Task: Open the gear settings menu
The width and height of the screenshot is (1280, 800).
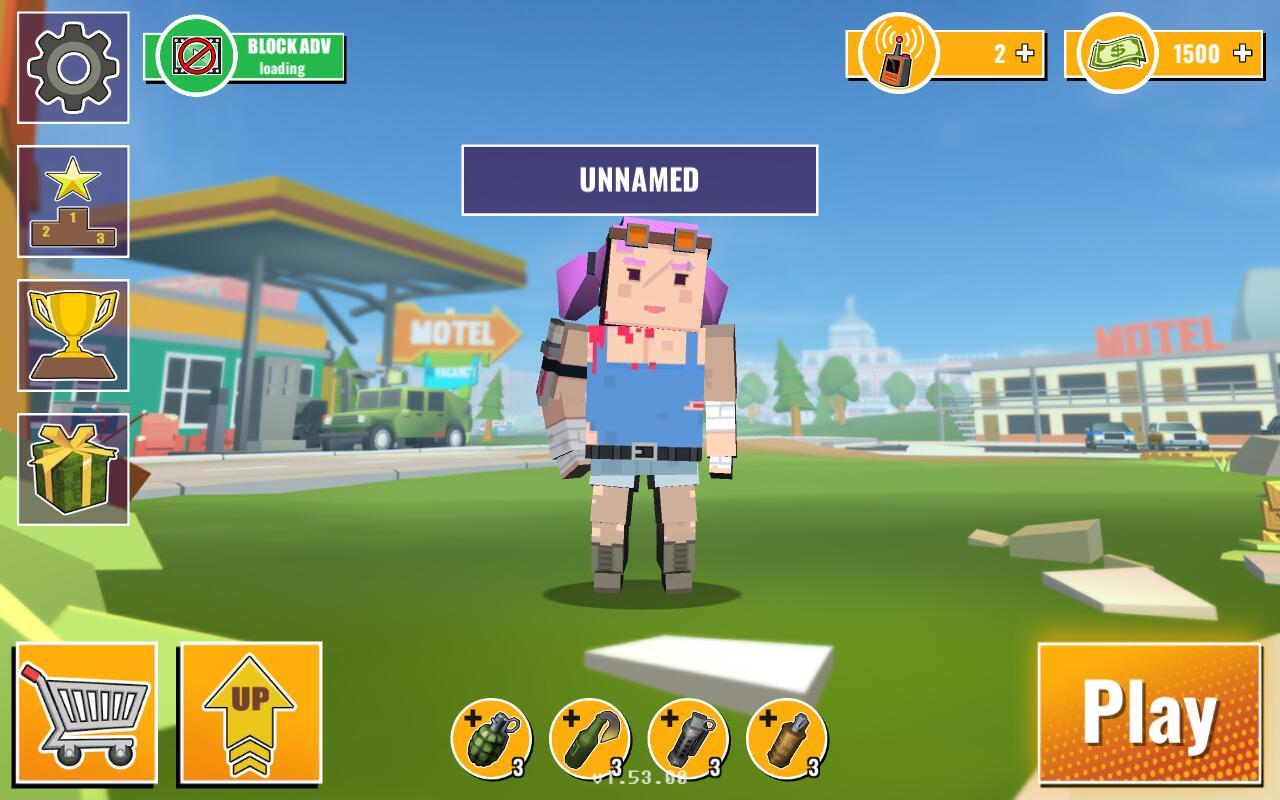Action: [x=73, y=68]
